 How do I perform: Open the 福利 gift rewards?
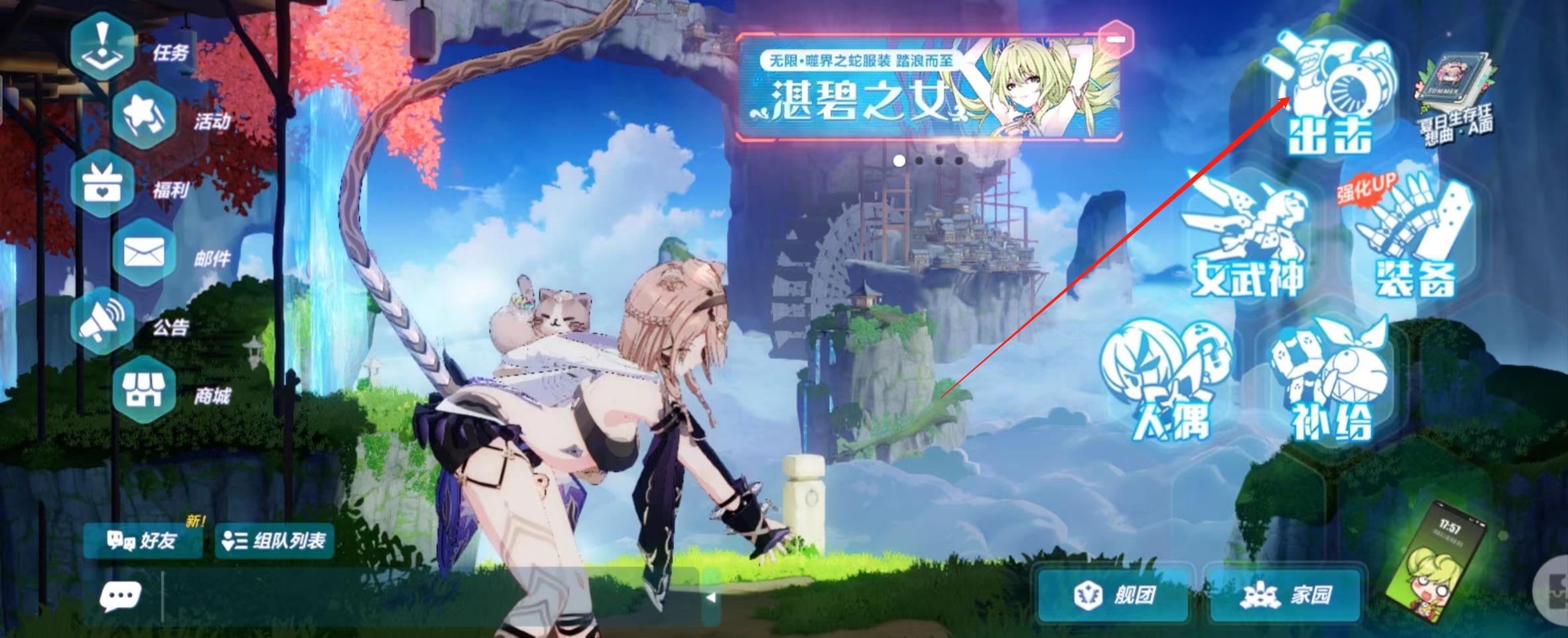(x=103, y=184)
